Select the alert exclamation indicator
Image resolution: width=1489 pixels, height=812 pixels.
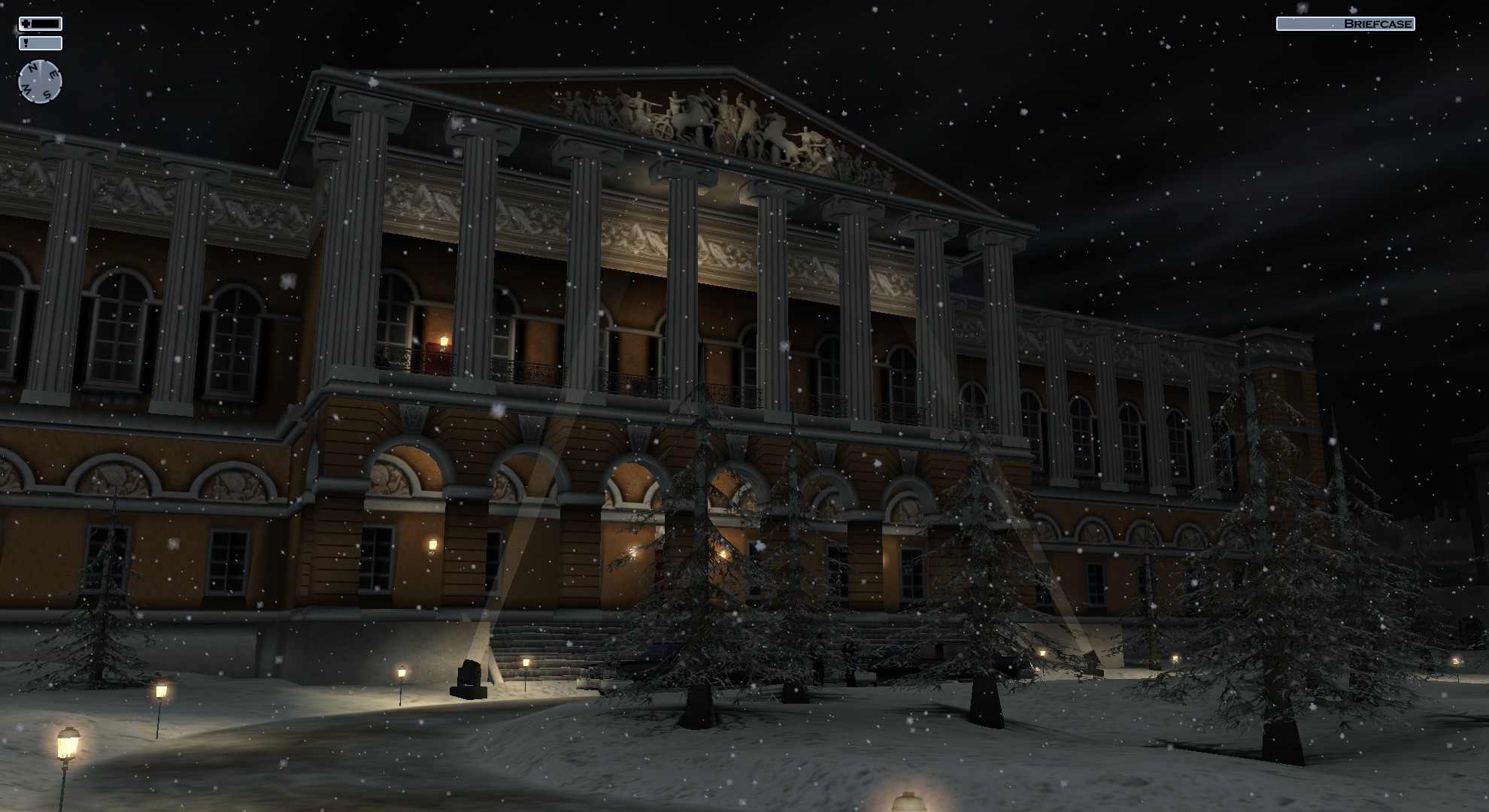(26, 43)
